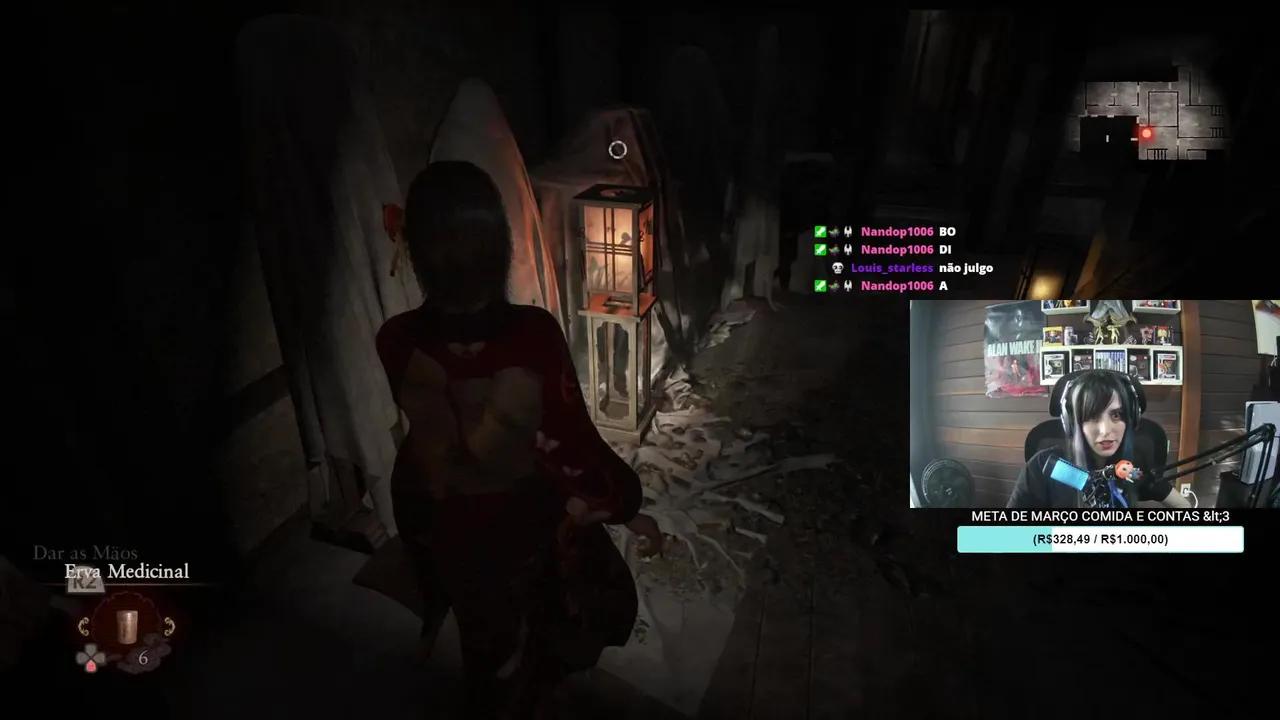Click the bat-wing badge on Nandop1006's message

coord(847,231)
